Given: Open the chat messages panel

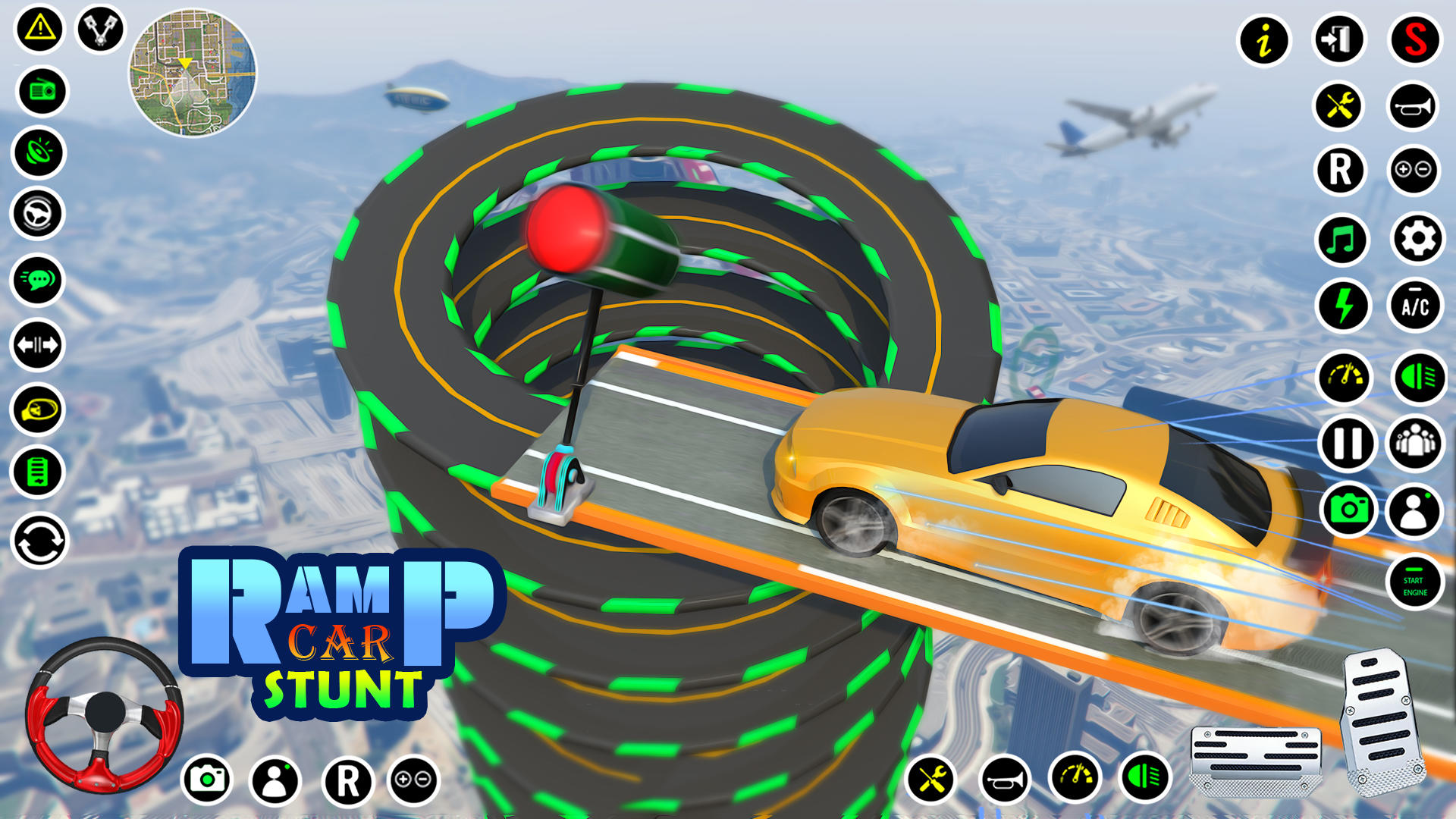Looking at the screenshot, I should pyautogui.click(x=36, y=280).
